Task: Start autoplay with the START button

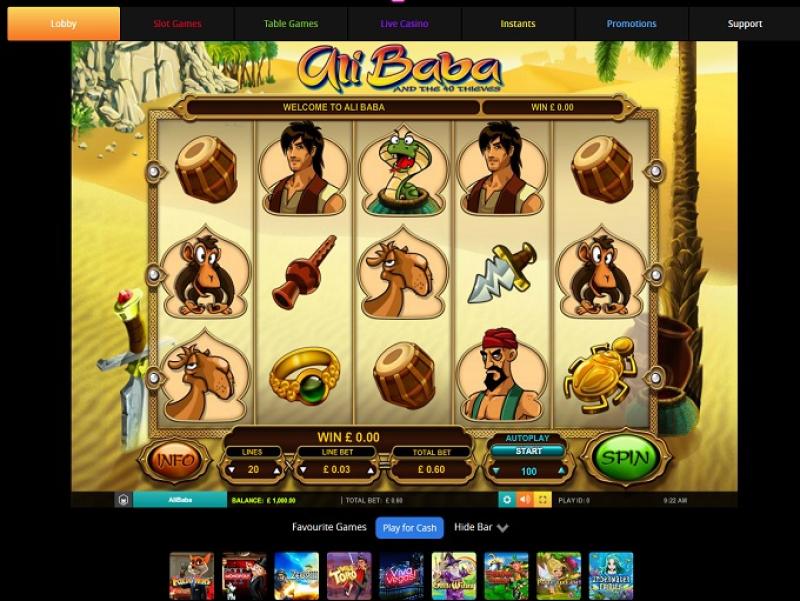Action: [527, 451]
